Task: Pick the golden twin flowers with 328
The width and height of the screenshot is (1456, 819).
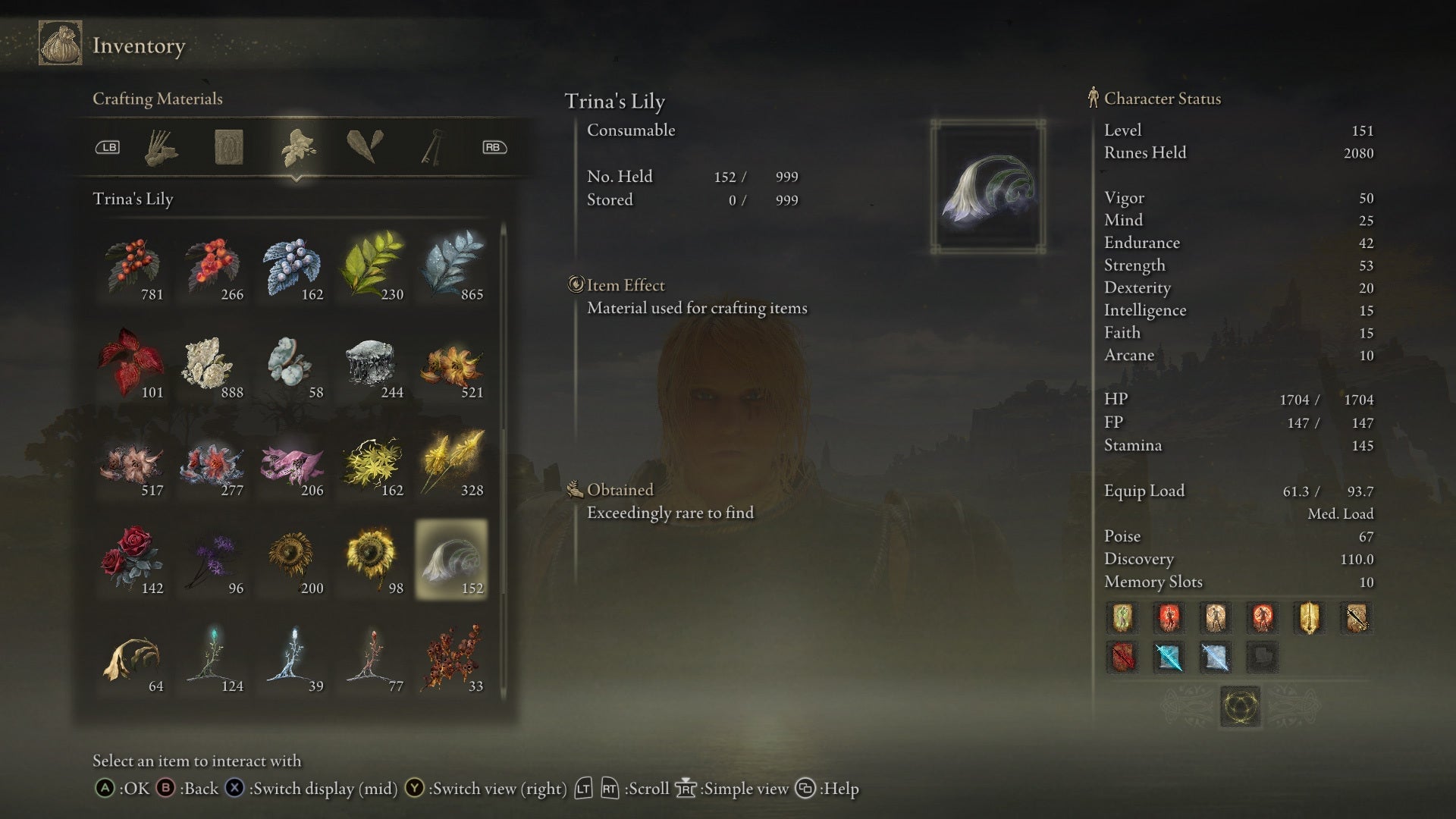Action: [453, 463]
